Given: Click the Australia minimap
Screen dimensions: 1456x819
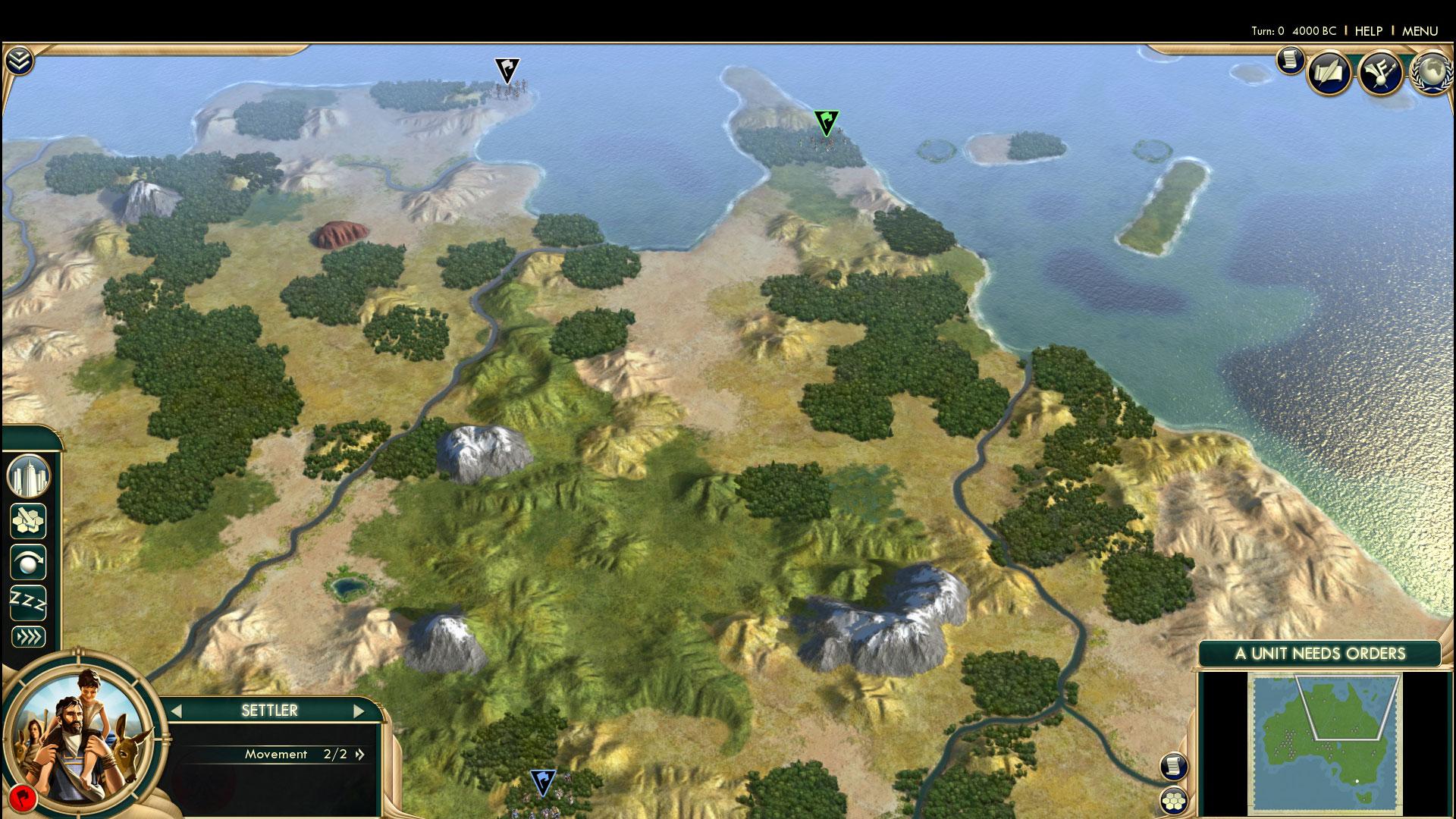Looking at the screenshot, I should 1324,743.
